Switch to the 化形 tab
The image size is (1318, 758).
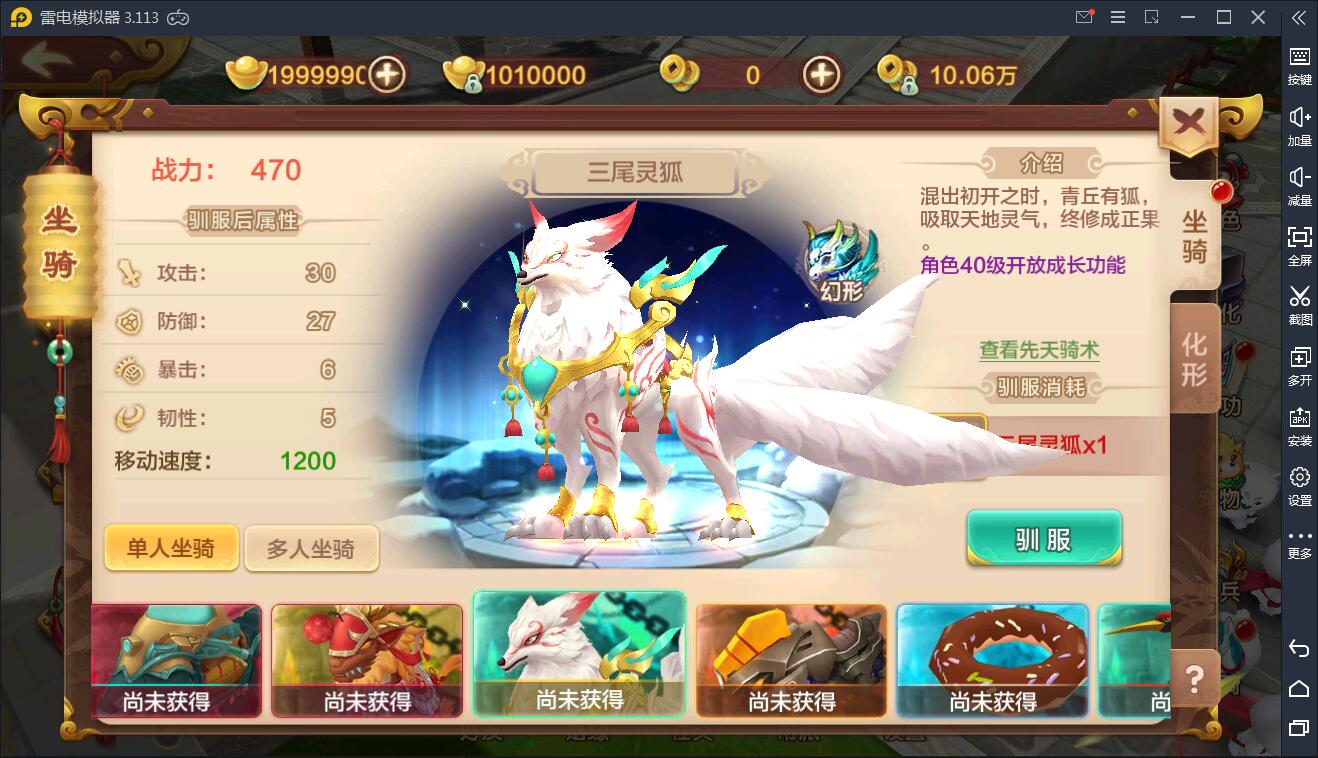pos(1196,357)
